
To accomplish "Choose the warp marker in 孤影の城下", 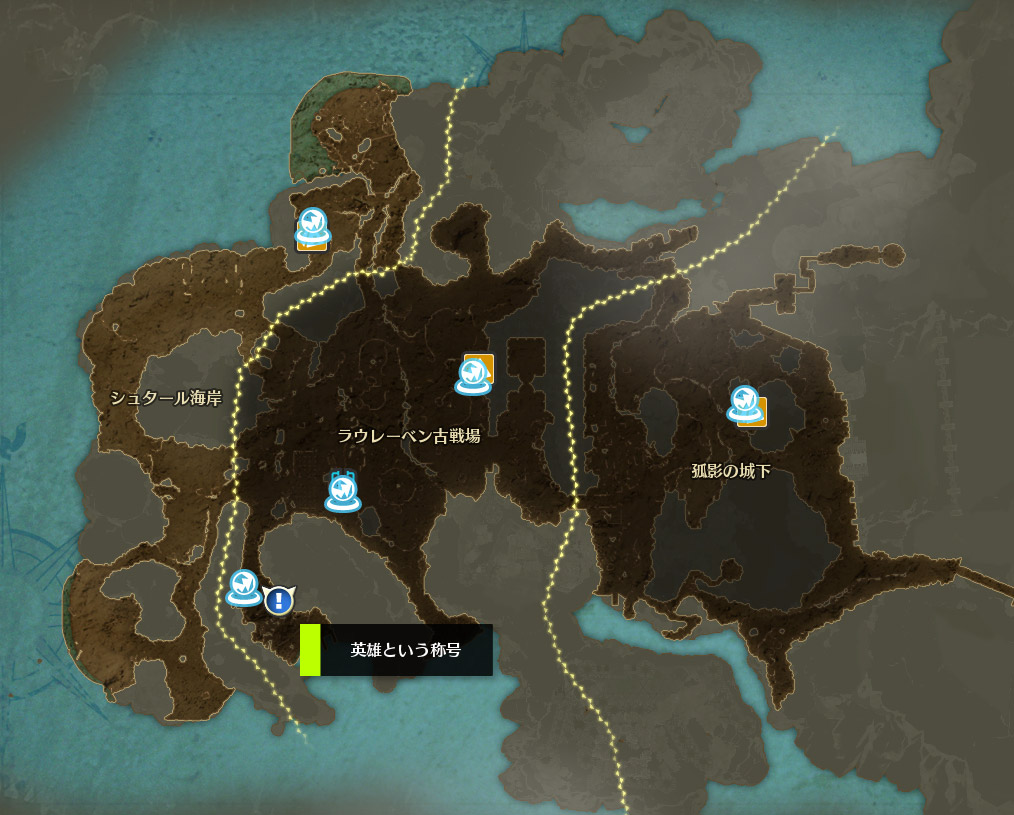I will (743, 403).
